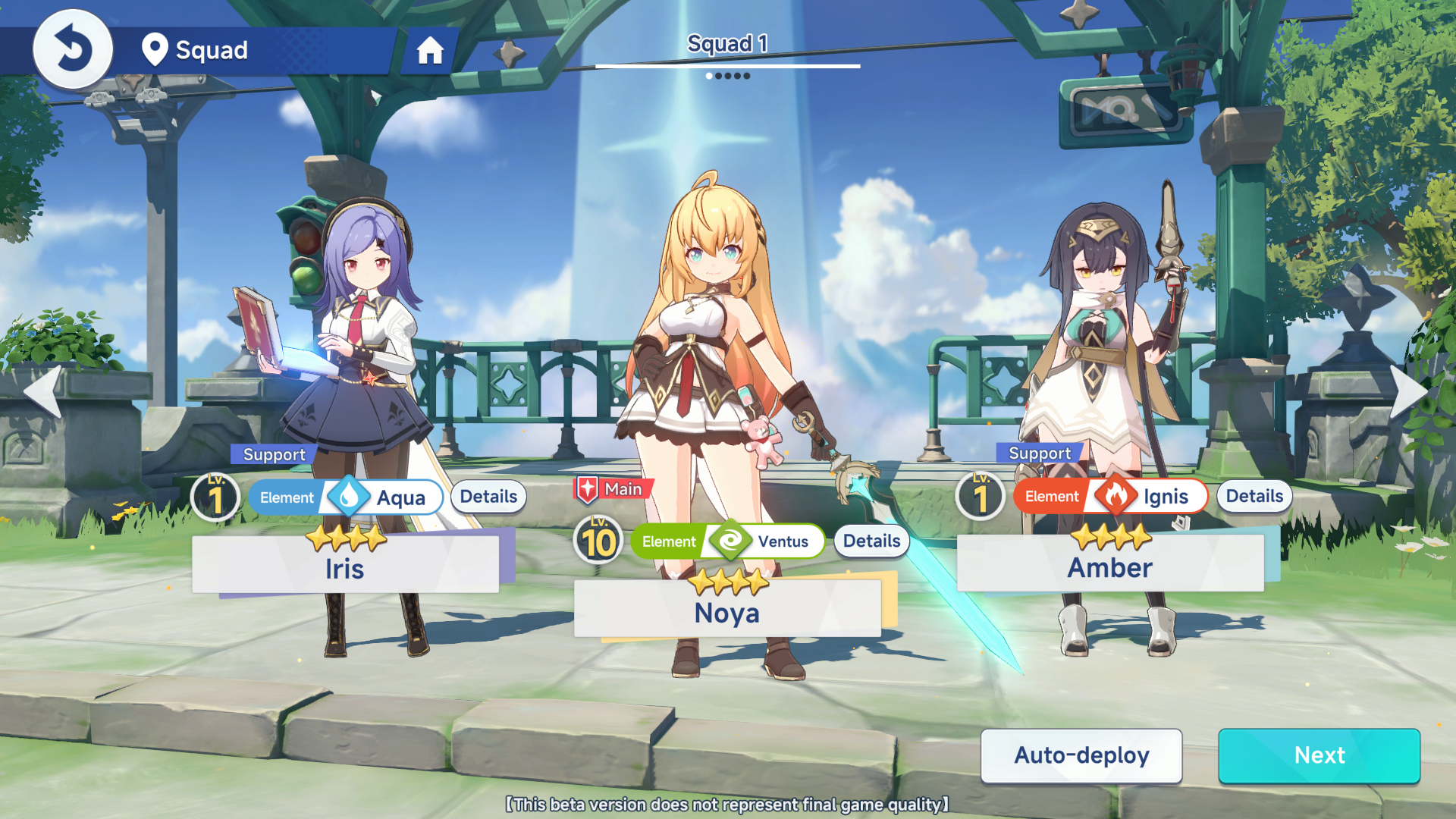Screen dimensions: 1456x819
Task: Select the Ventus element wind icon
Action: point(730,541)
